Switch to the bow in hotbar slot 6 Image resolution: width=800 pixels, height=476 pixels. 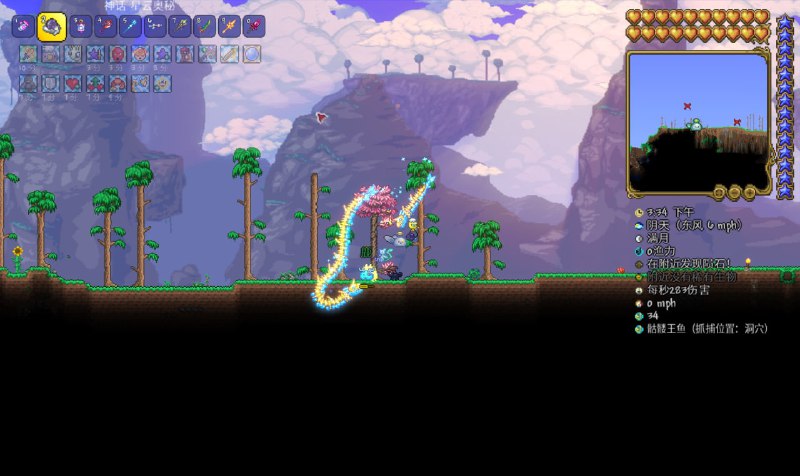click(155, 27)
